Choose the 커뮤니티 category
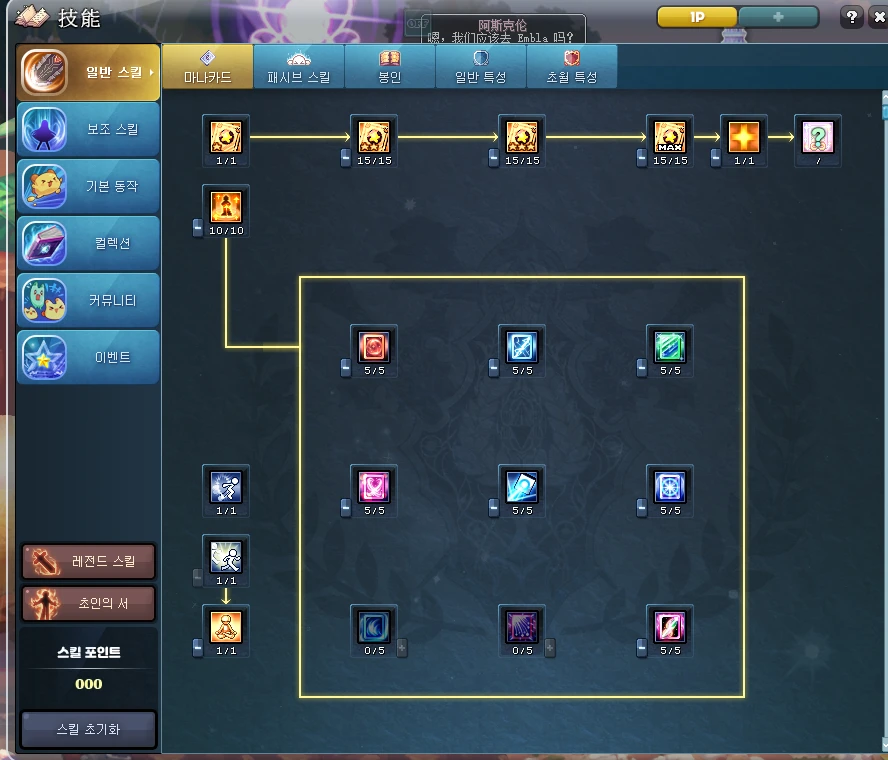Screen dimensions: 888x760 click(x=88, y=301)
